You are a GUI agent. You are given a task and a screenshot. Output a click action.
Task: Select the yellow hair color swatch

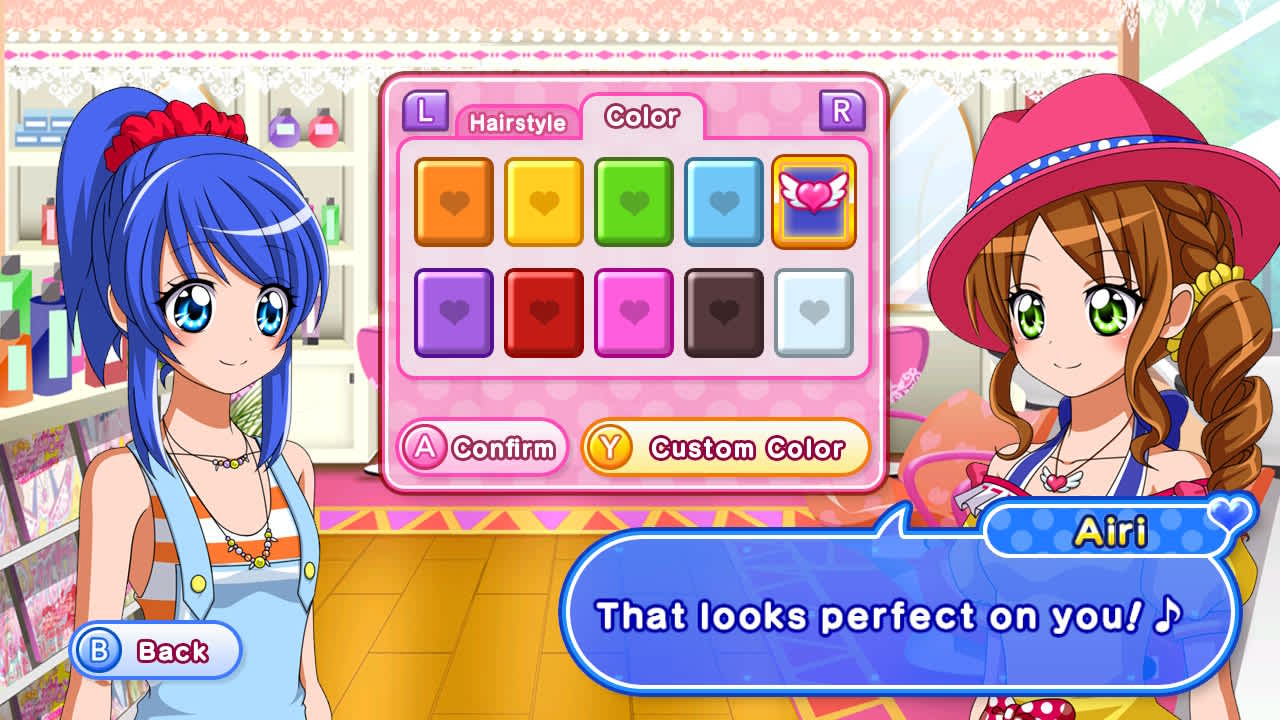click(x=544, y=200)
